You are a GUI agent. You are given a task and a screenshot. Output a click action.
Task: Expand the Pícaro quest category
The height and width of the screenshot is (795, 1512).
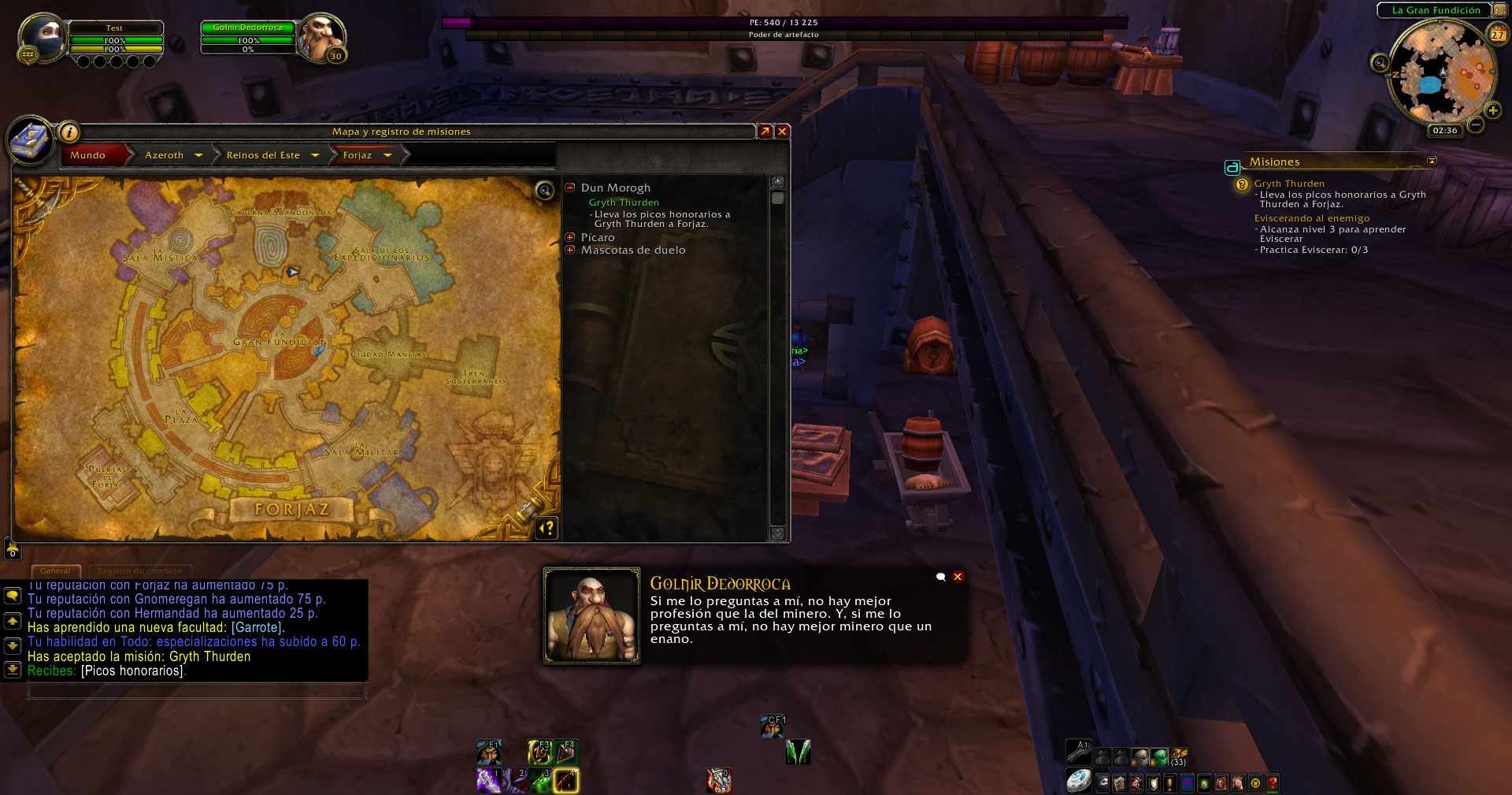pos(570,237)
